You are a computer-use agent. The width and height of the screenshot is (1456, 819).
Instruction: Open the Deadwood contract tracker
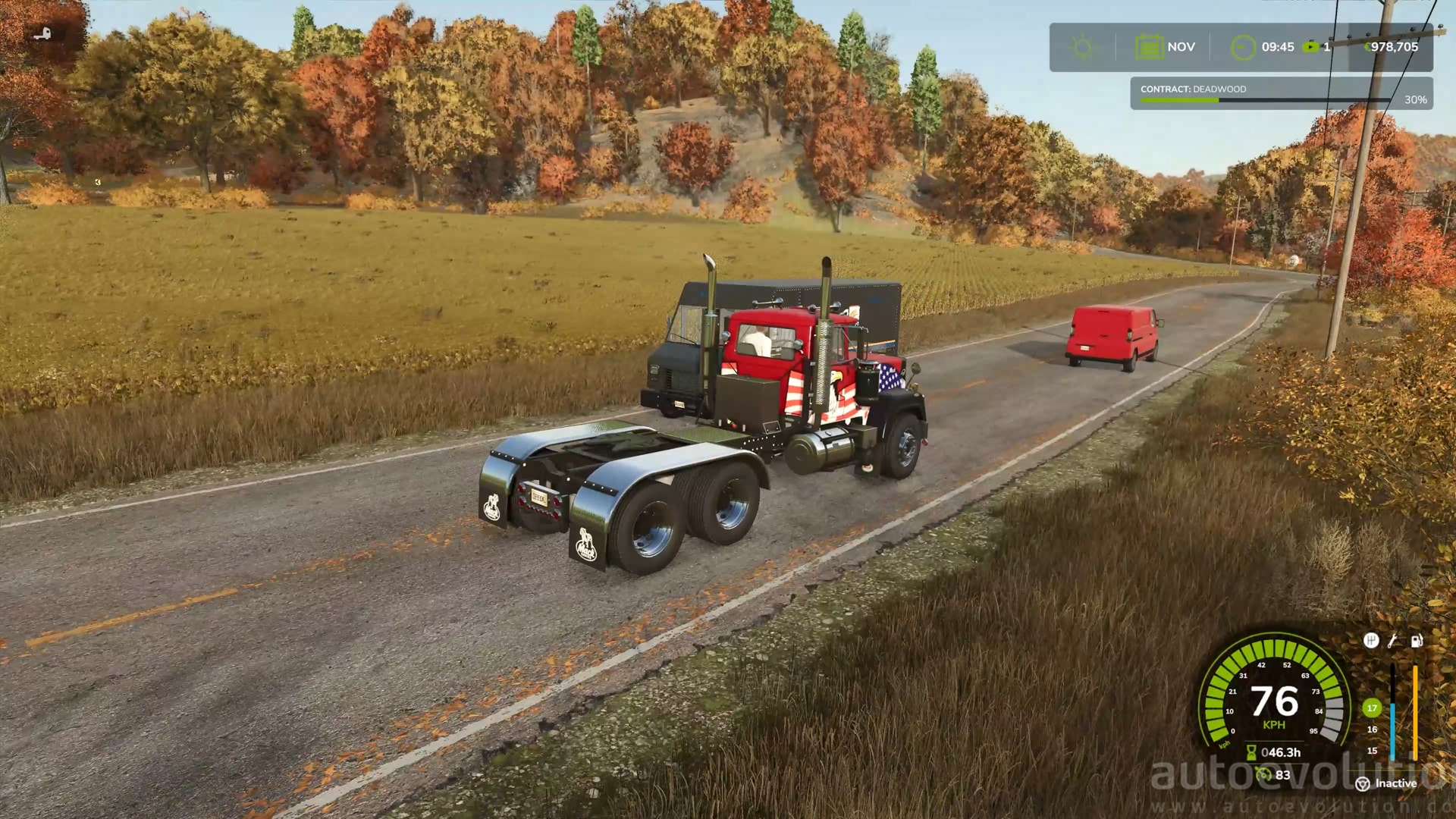(x=1281, y=94)
